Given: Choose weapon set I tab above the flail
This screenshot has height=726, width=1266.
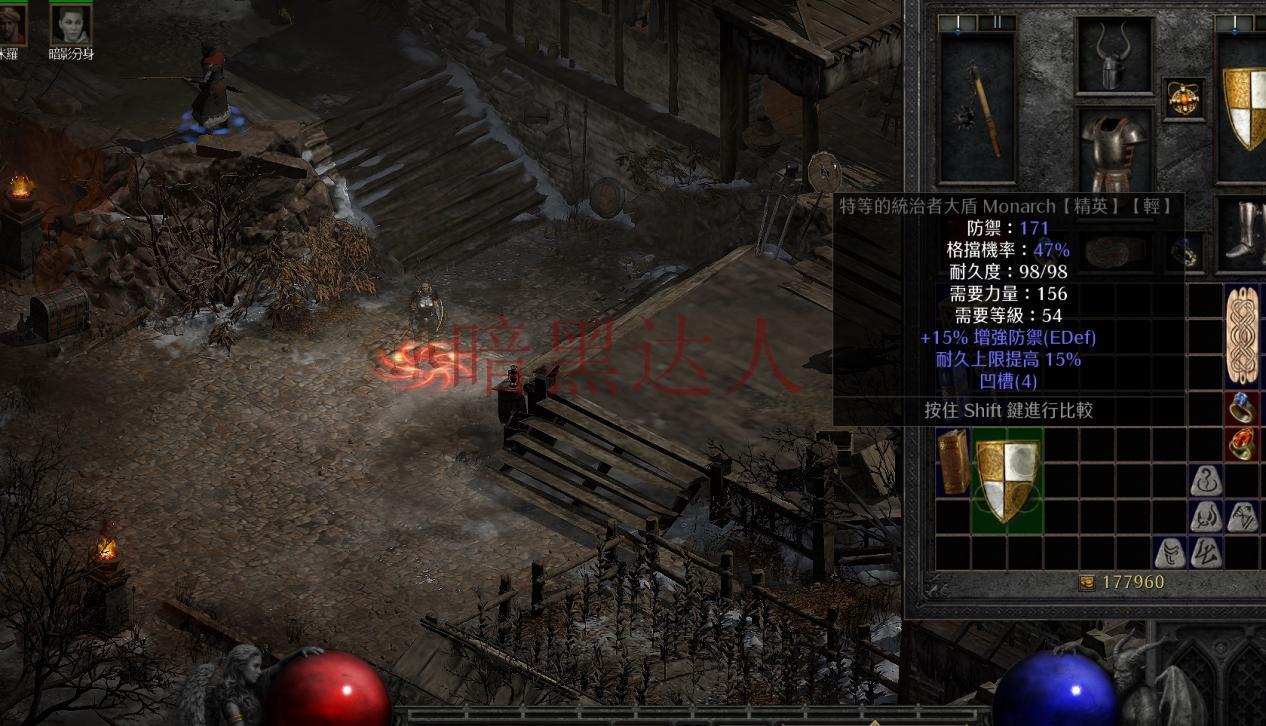Looking at the screenshot, I should click(959, 23).
